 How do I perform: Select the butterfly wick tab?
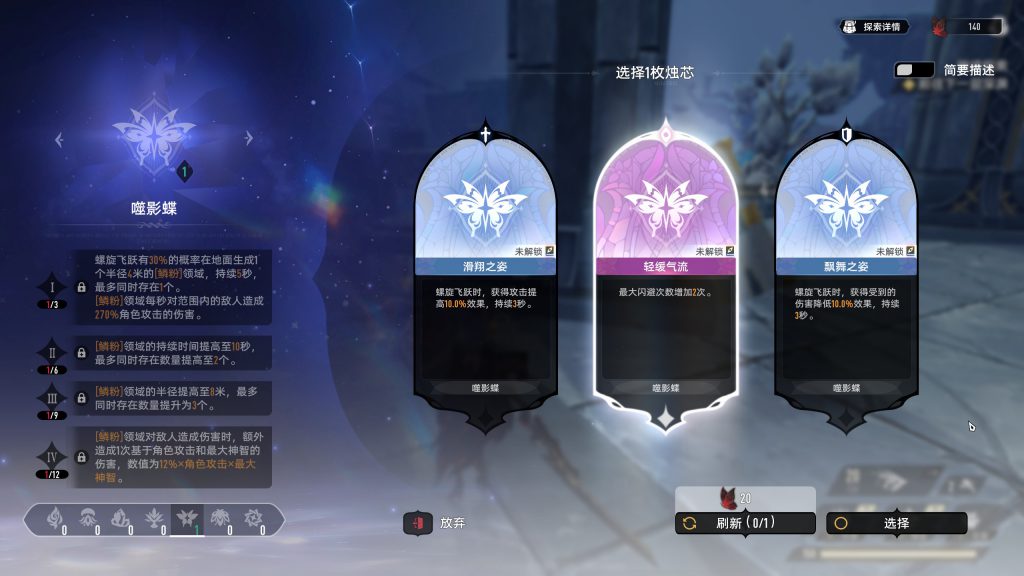(187, 519)
